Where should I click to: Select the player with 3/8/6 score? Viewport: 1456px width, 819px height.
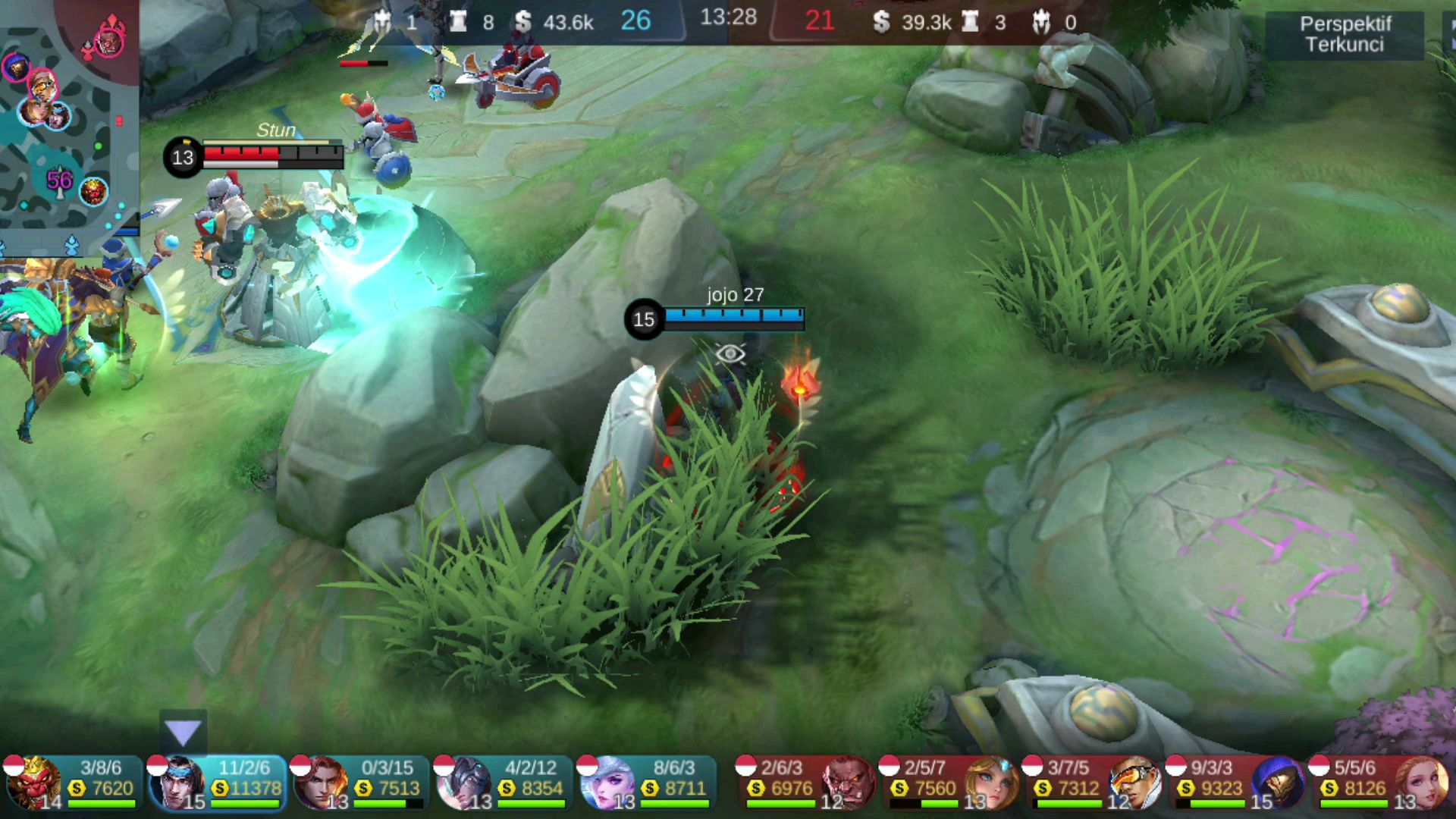coord(73,783)
